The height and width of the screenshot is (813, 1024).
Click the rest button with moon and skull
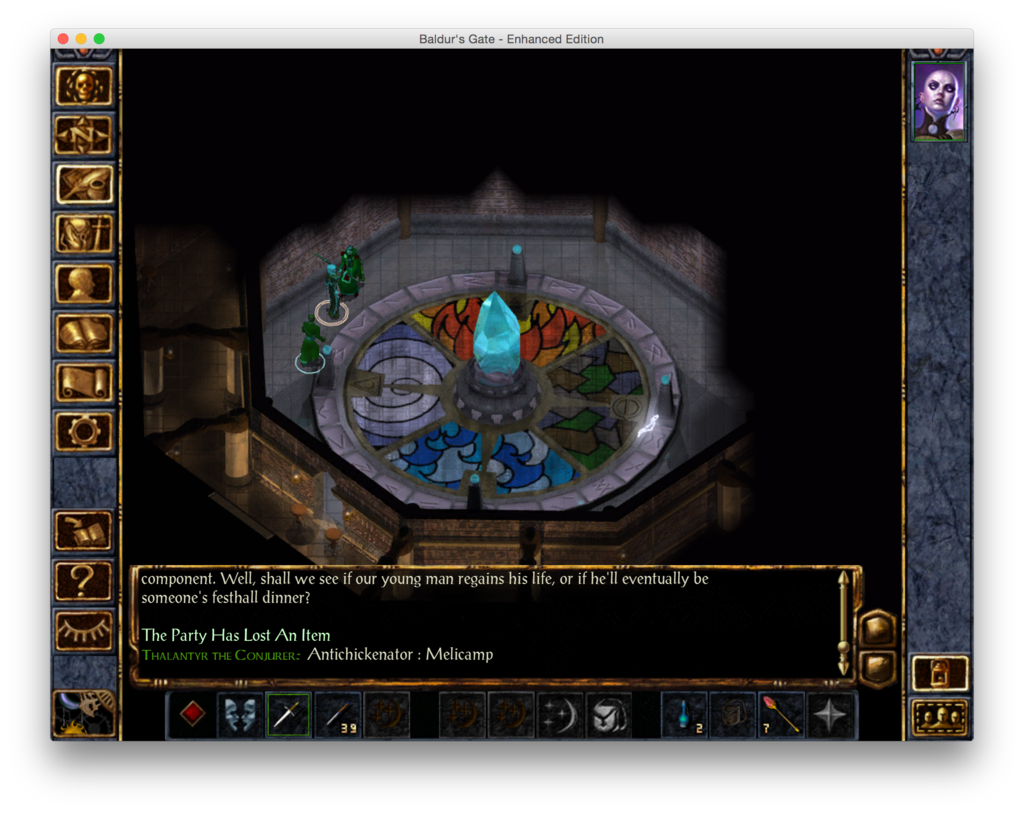(84, 712)
